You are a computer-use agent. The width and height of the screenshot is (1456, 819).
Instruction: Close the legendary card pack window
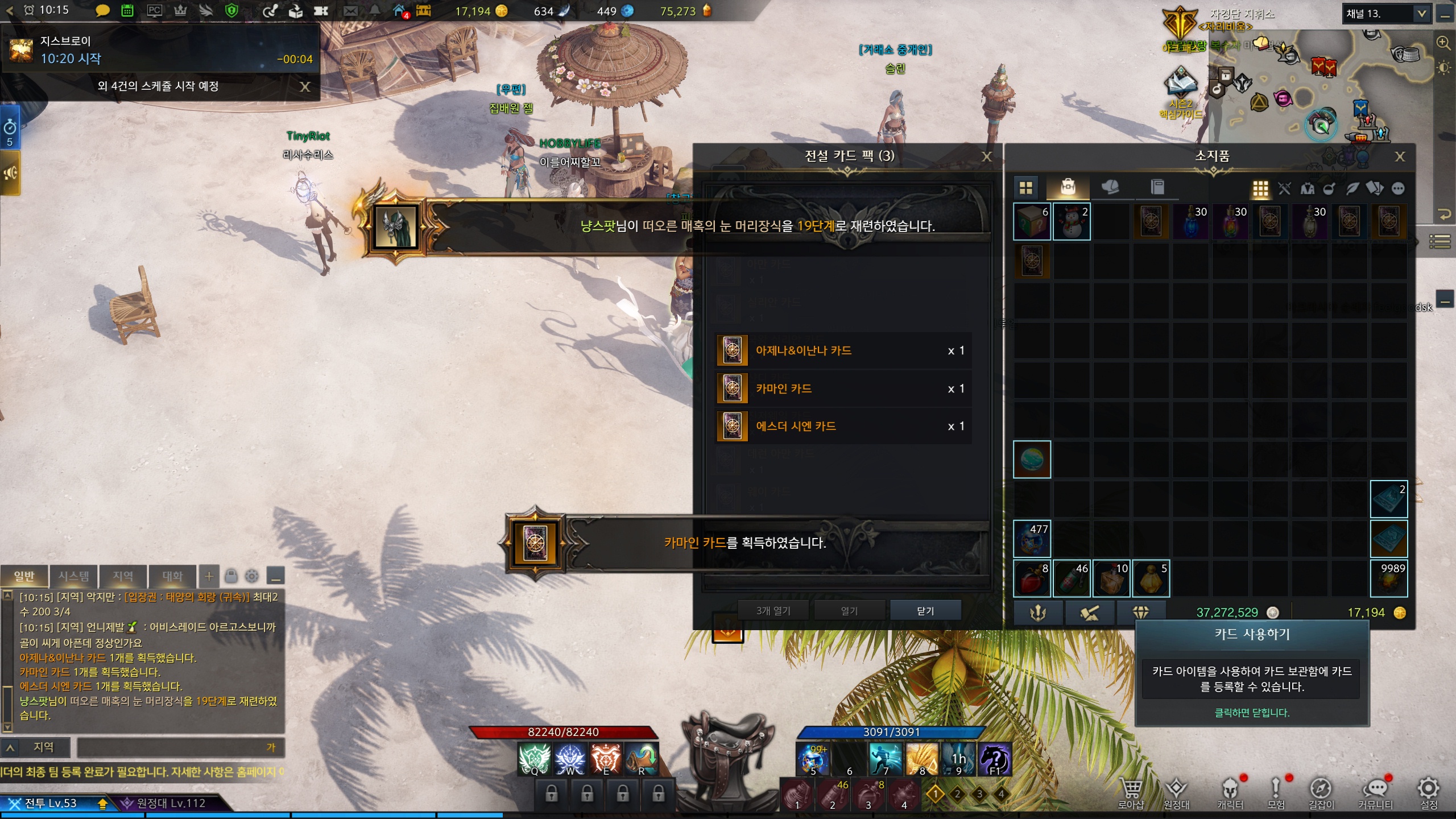987,156
